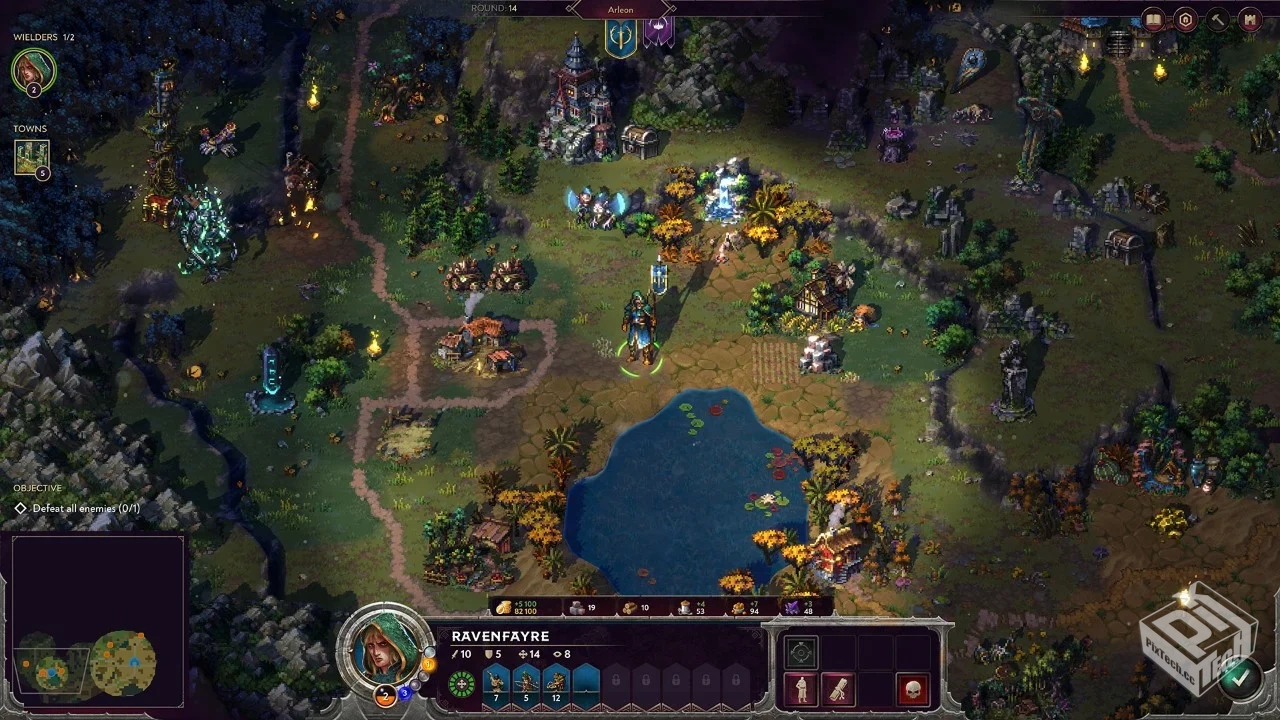The image size is (1280, 720).
Task: Click the blue faction banner at top
Action: [x=620, y=36]
